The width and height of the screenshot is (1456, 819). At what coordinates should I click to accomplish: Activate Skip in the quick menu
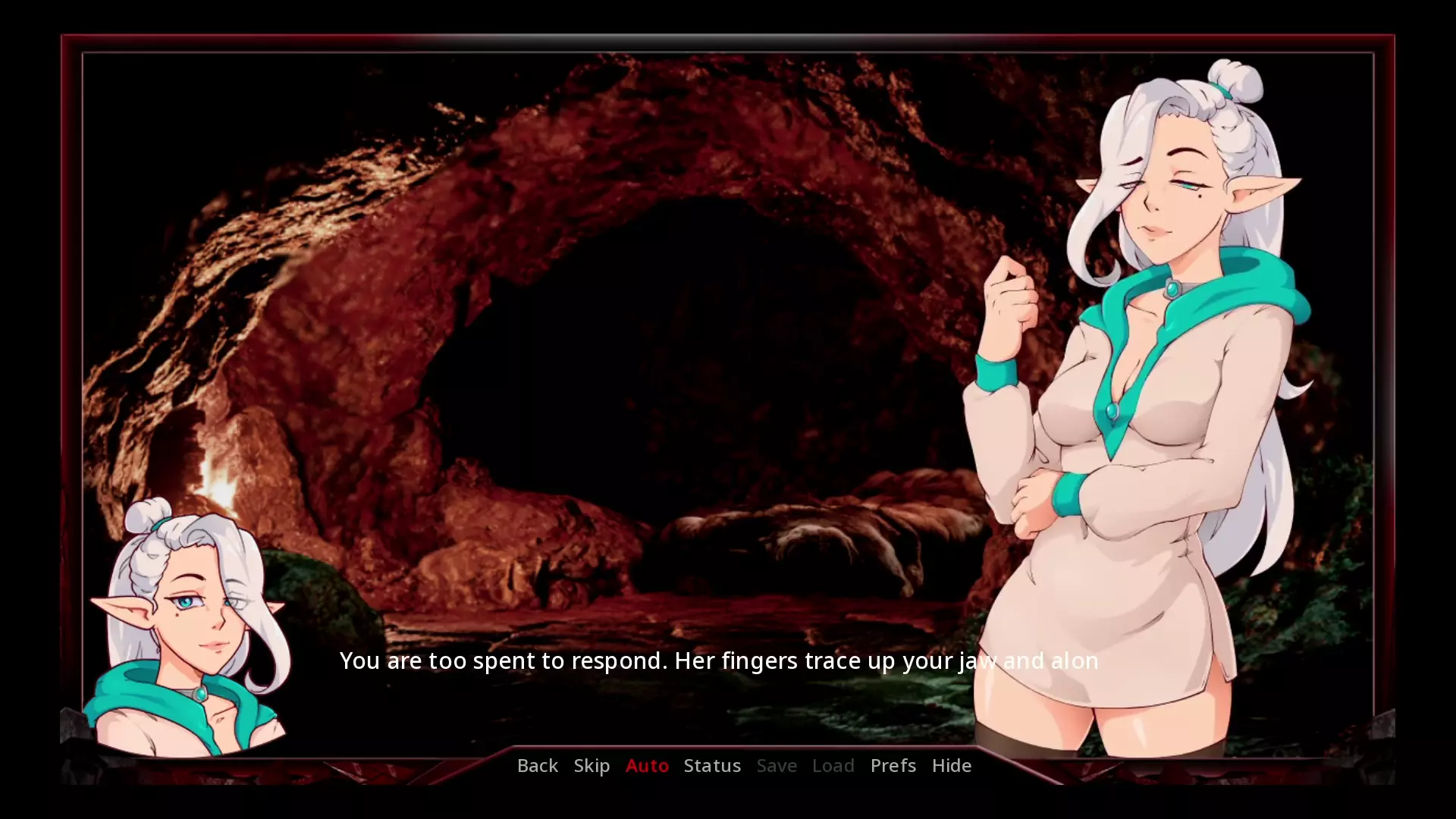(x=591, y=765)
